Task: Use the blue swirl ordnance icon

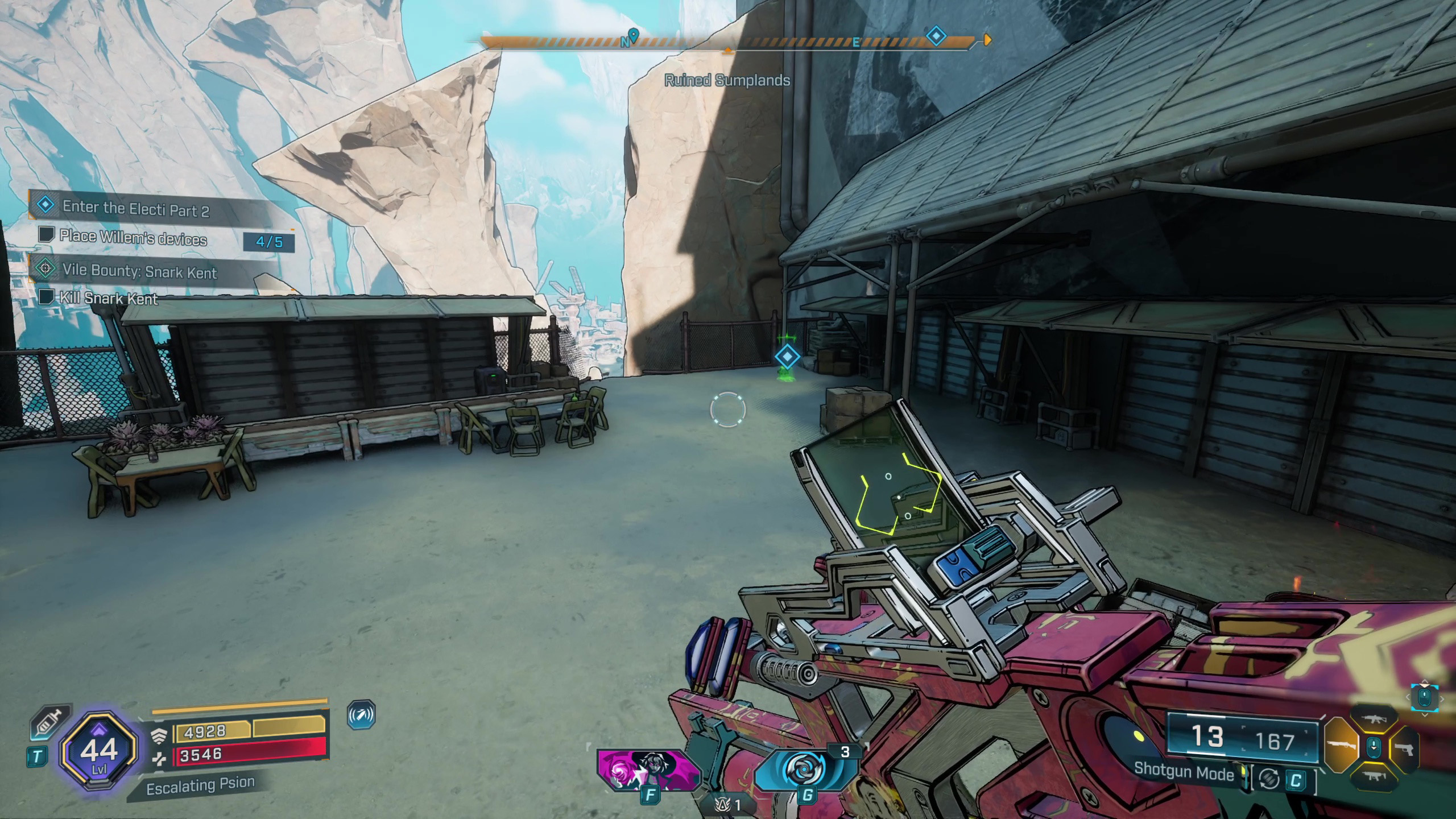Action: (x=806, y=769)
